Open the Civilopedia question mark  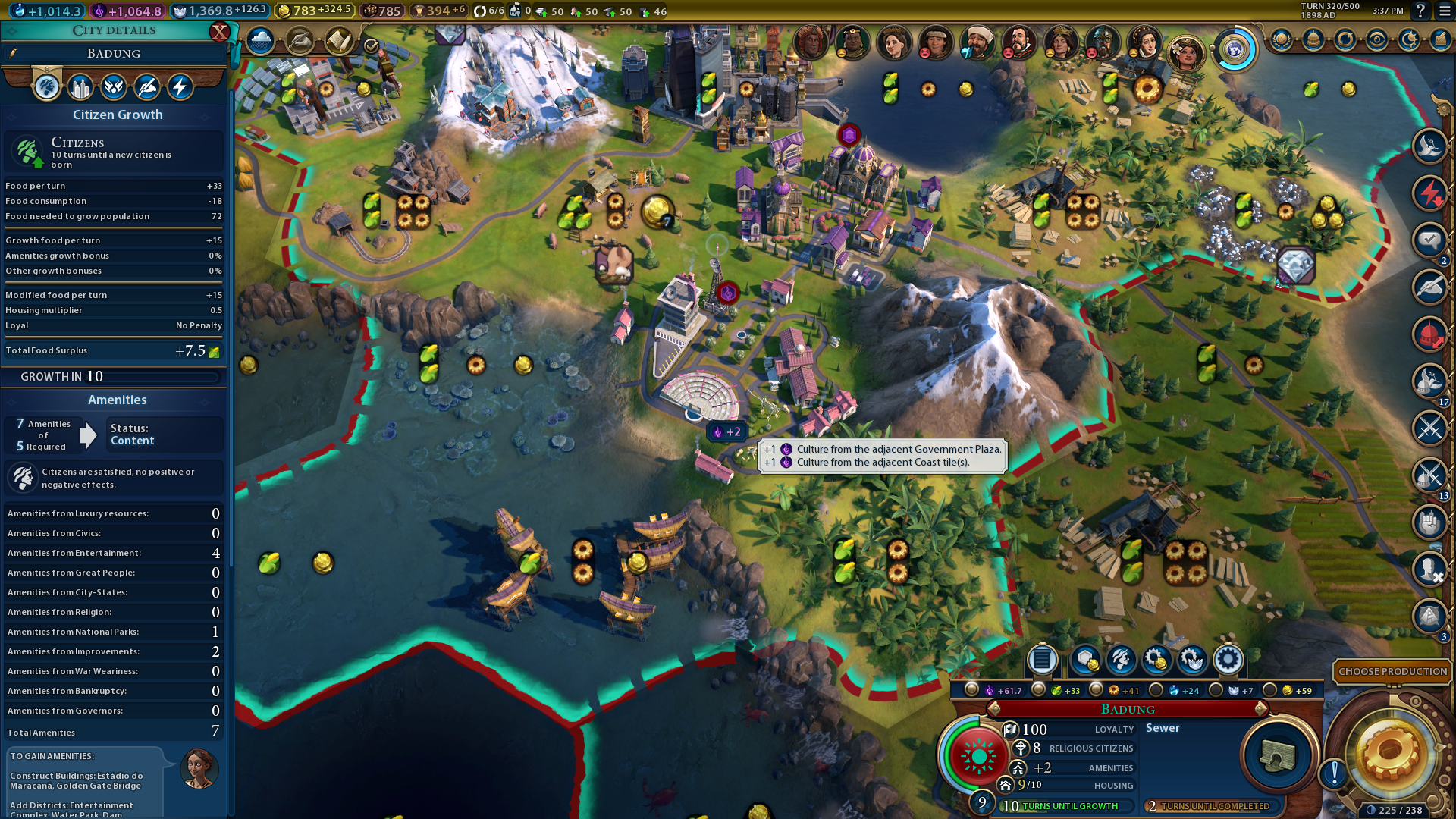click(1420, 11)
